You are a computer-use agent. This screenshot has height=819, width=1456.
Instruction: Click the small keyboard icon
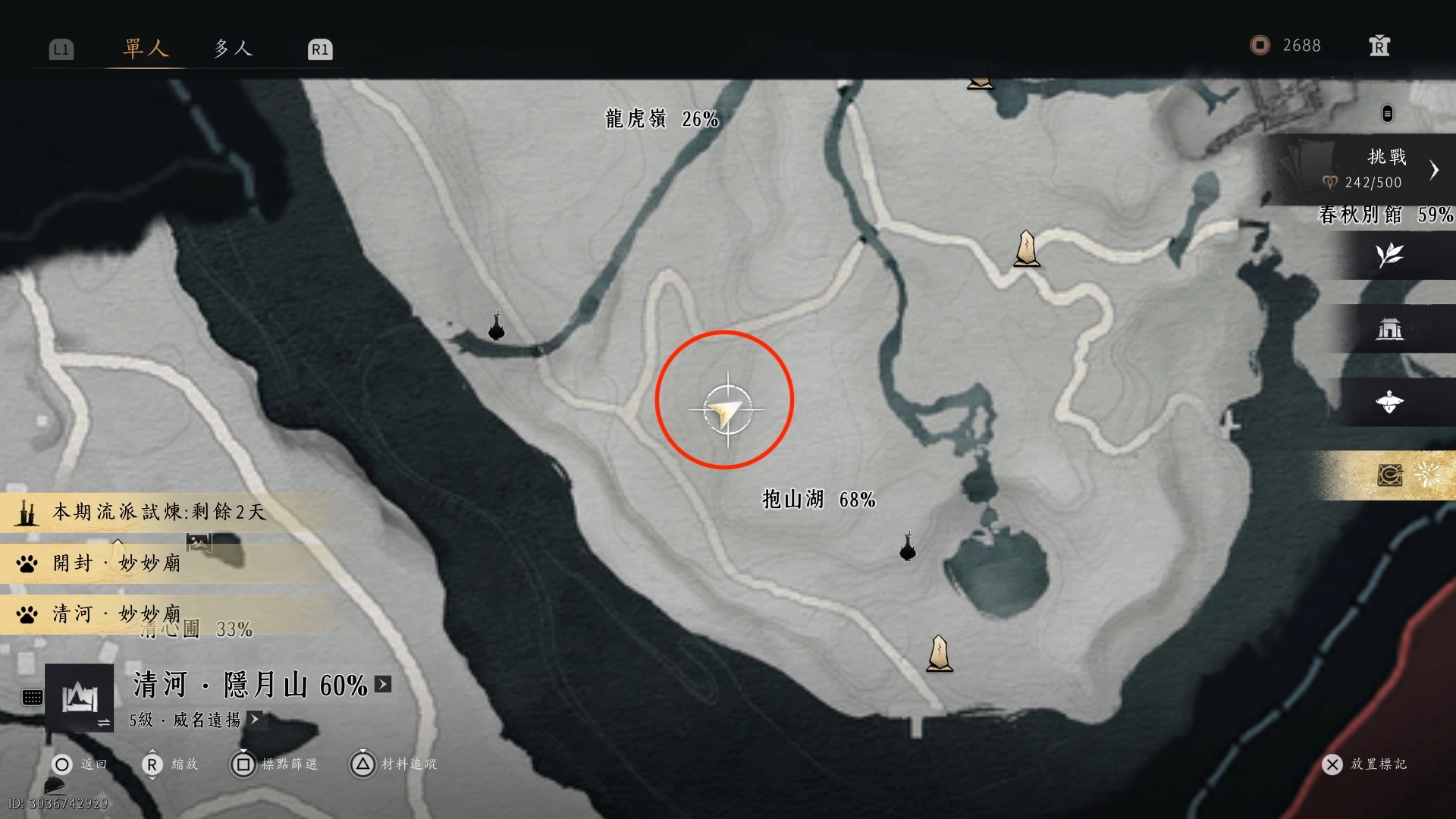[x=33, y=697]
